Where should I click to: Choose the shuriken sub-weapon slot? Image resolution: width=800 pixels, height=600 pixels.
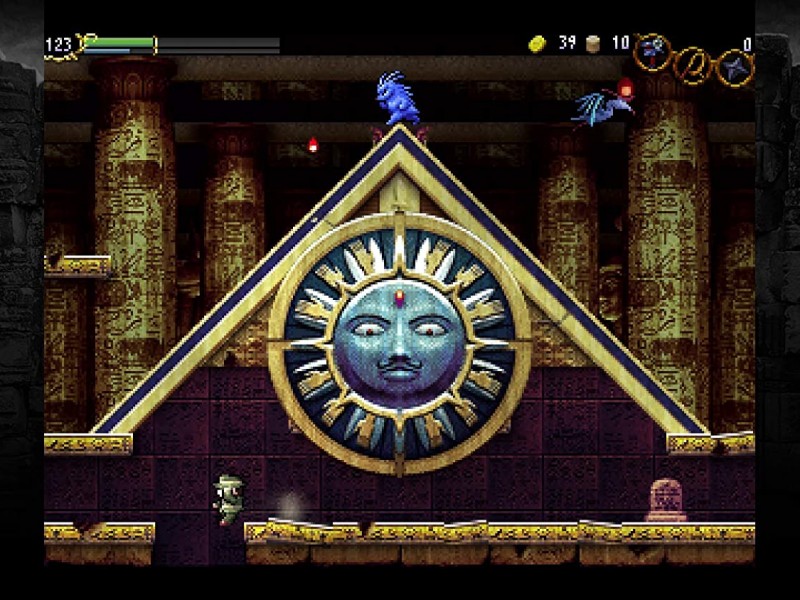coord(734,67)
